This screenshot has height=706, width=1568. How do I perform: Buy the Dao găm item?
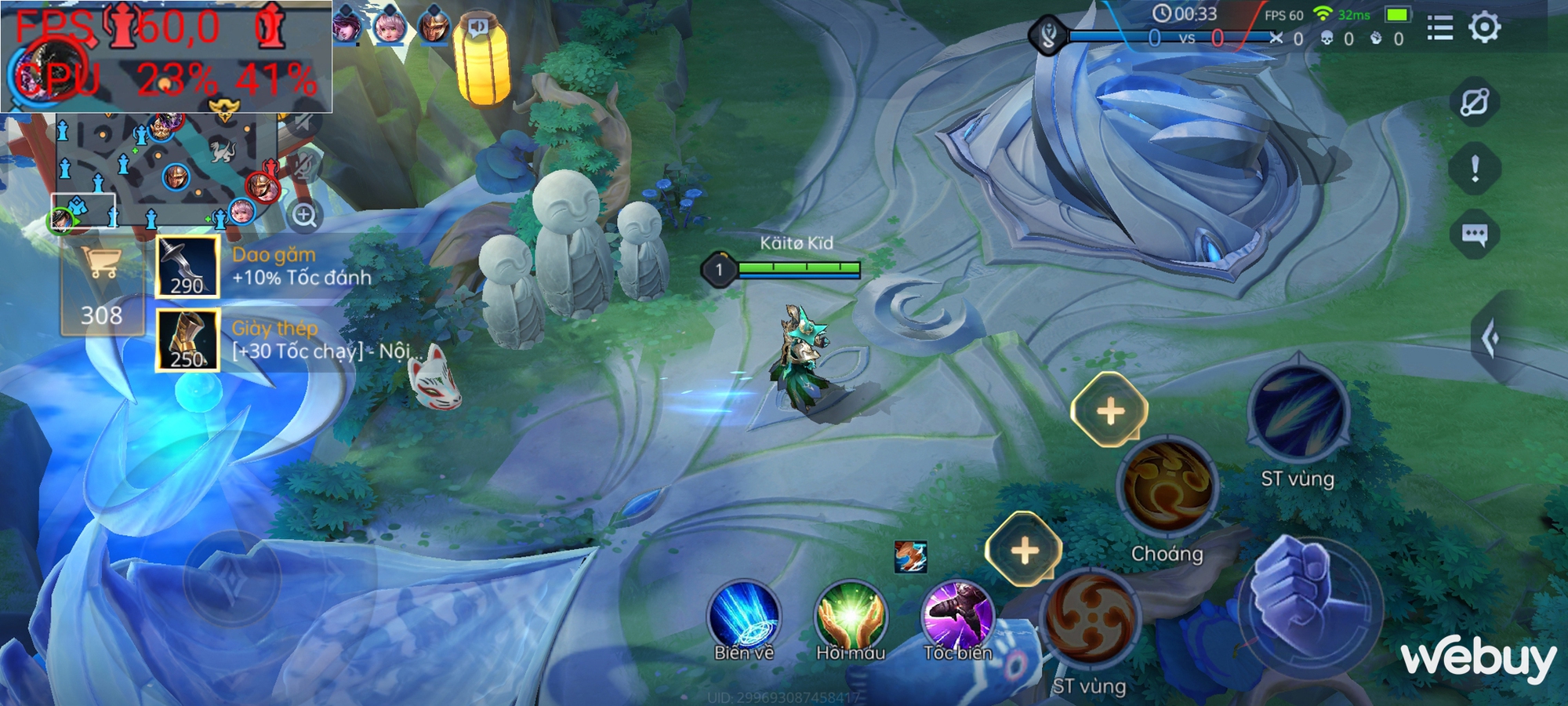pos(187,267)
